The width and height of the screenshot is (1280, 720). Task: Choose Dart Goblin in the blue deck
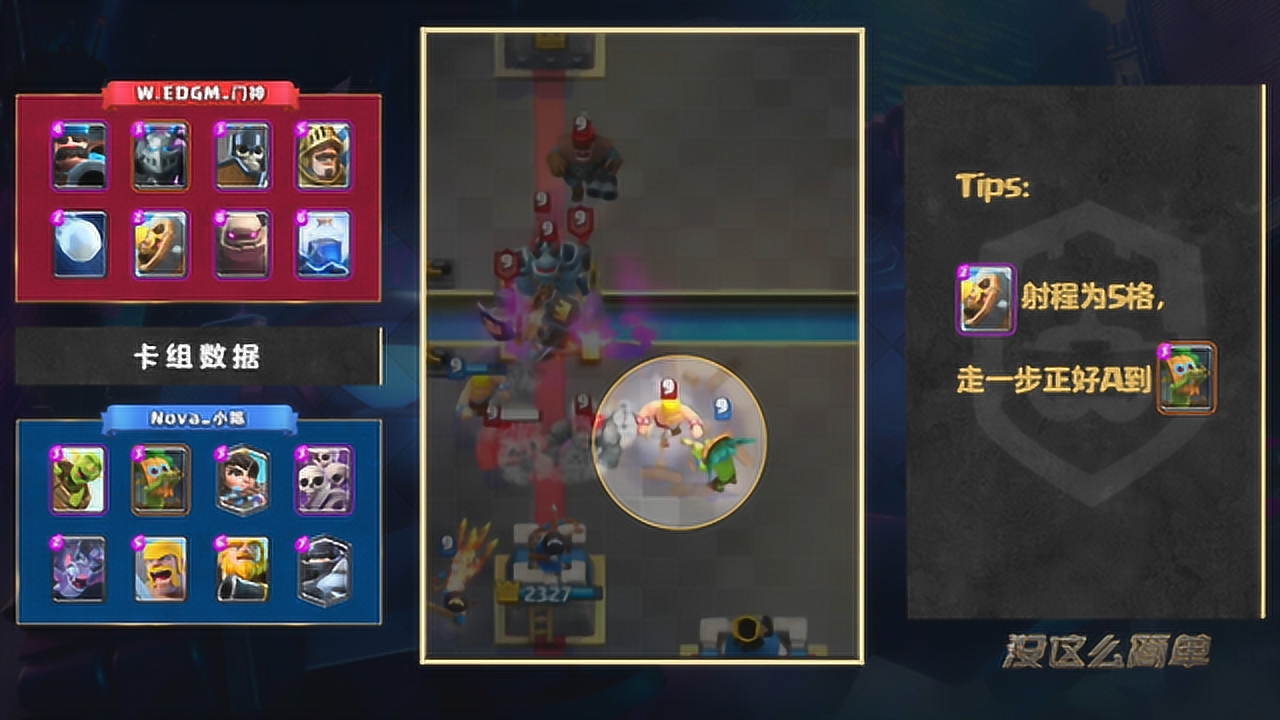click(161, 480)
